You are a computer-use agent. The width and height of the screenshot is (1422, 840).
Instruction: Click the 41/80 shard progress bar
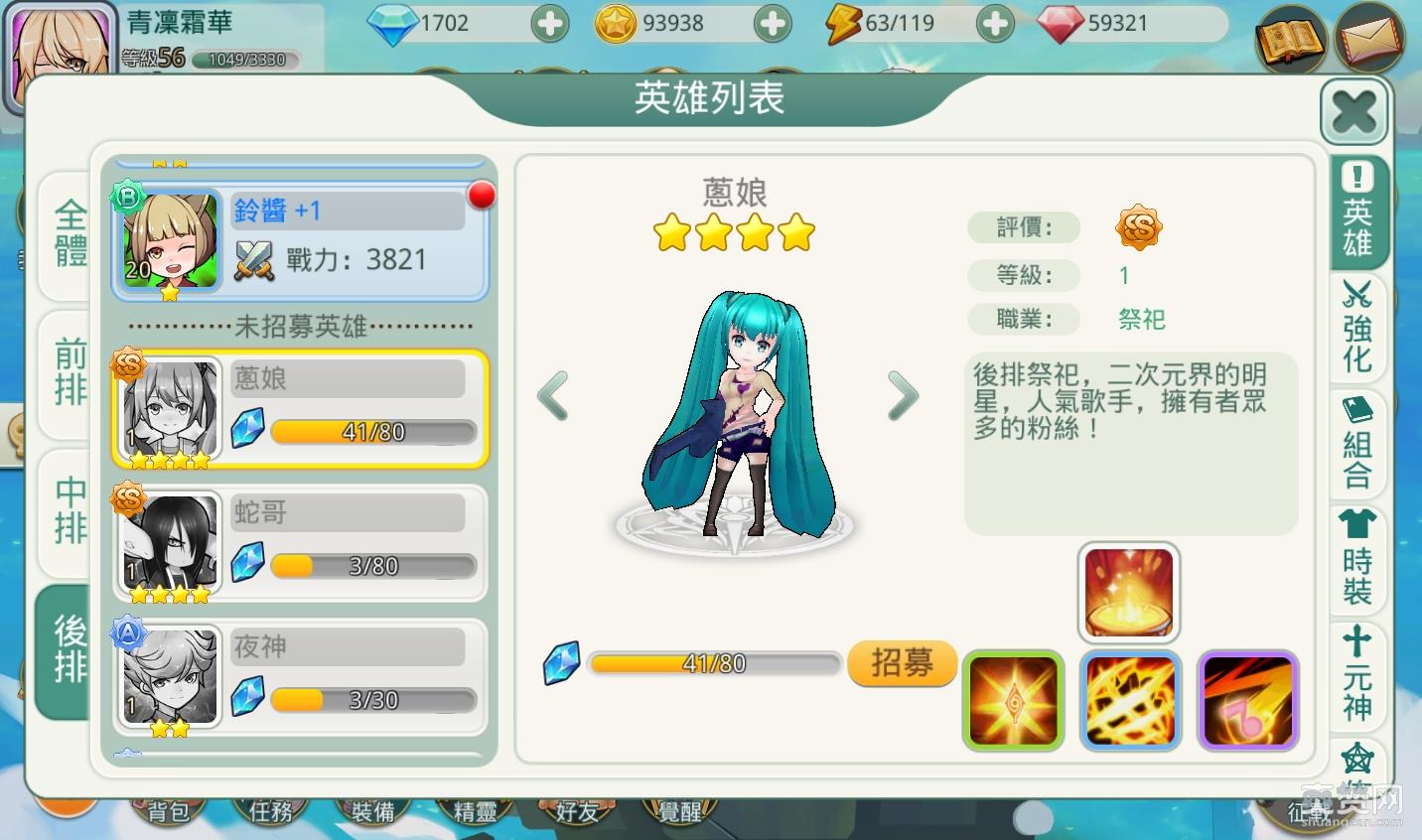713,663
